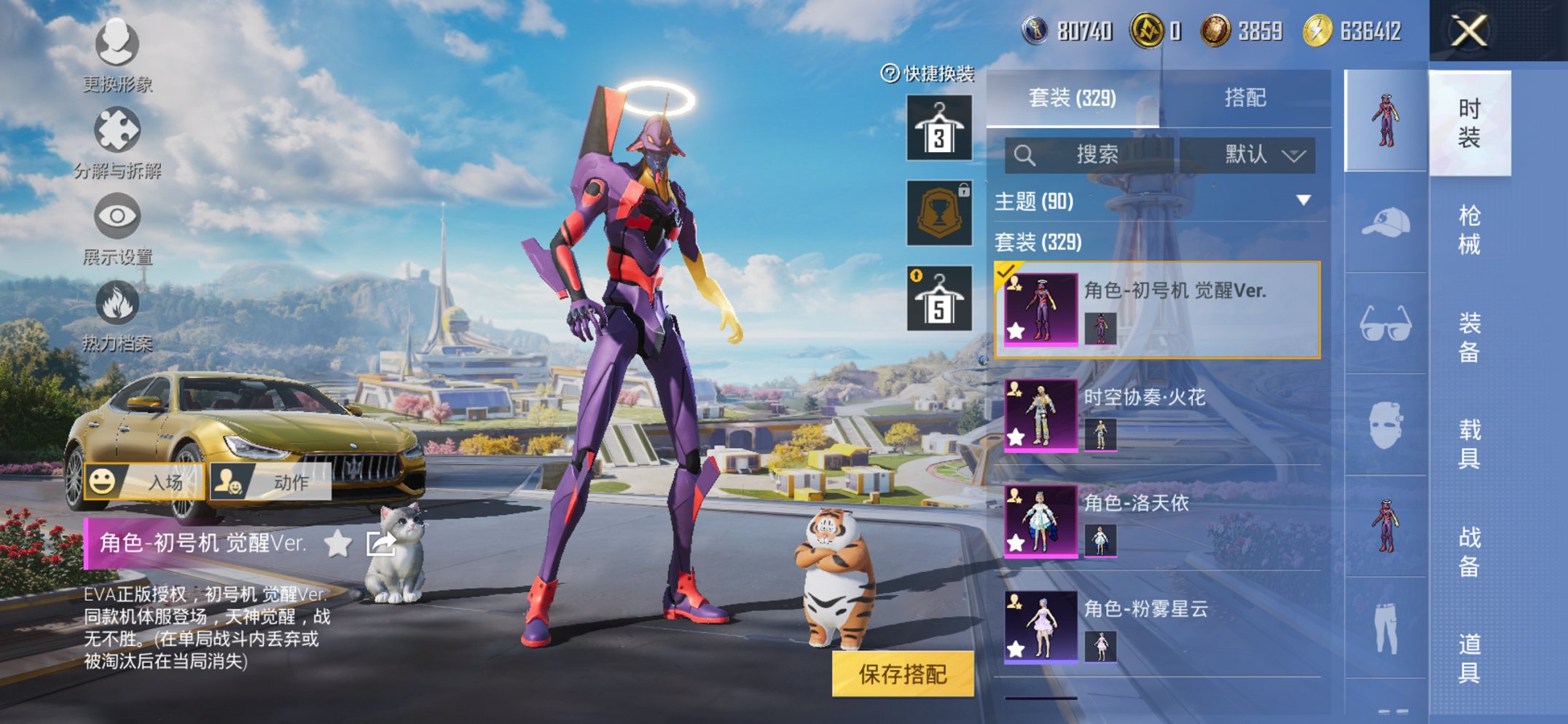
Task: Click the 保存搭配 save button
Action: (902, 674)
